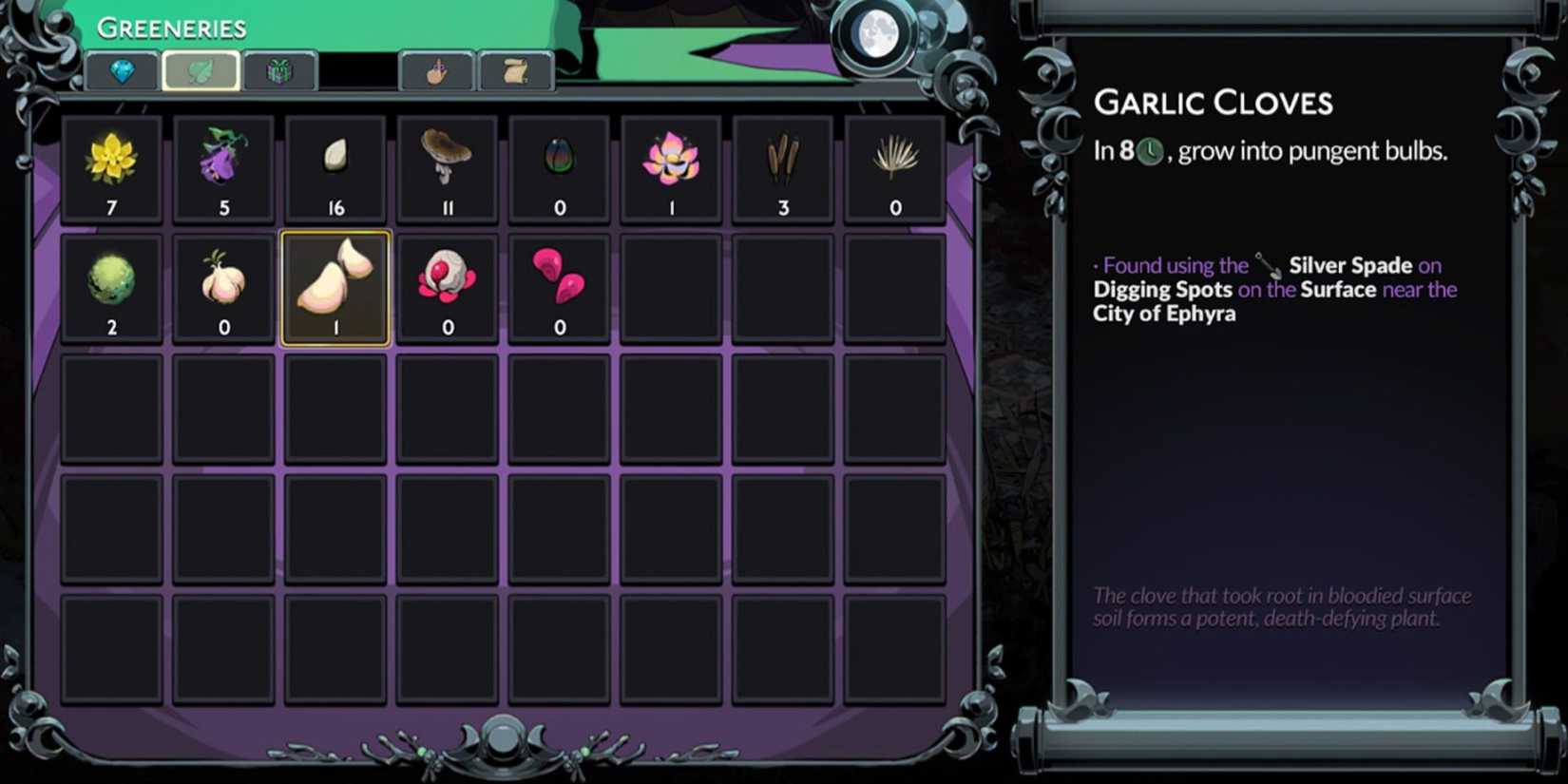The height and width of the screenshot is (784, 1568).
Task: Click the Silver Spade shovel icon in description
Action: click(1266, 263)
